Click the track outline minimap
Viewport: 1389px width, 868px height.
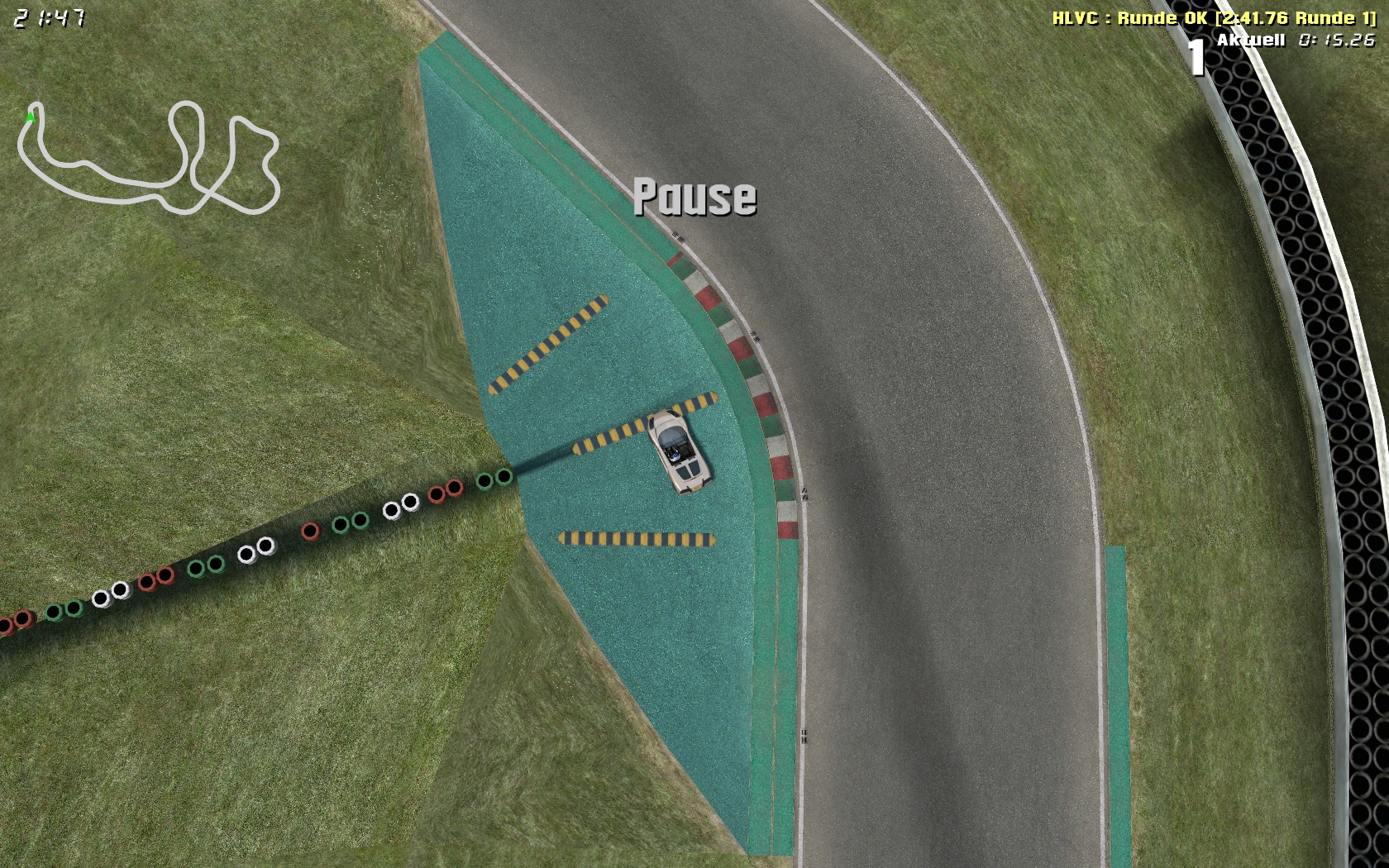click(149, 157)
